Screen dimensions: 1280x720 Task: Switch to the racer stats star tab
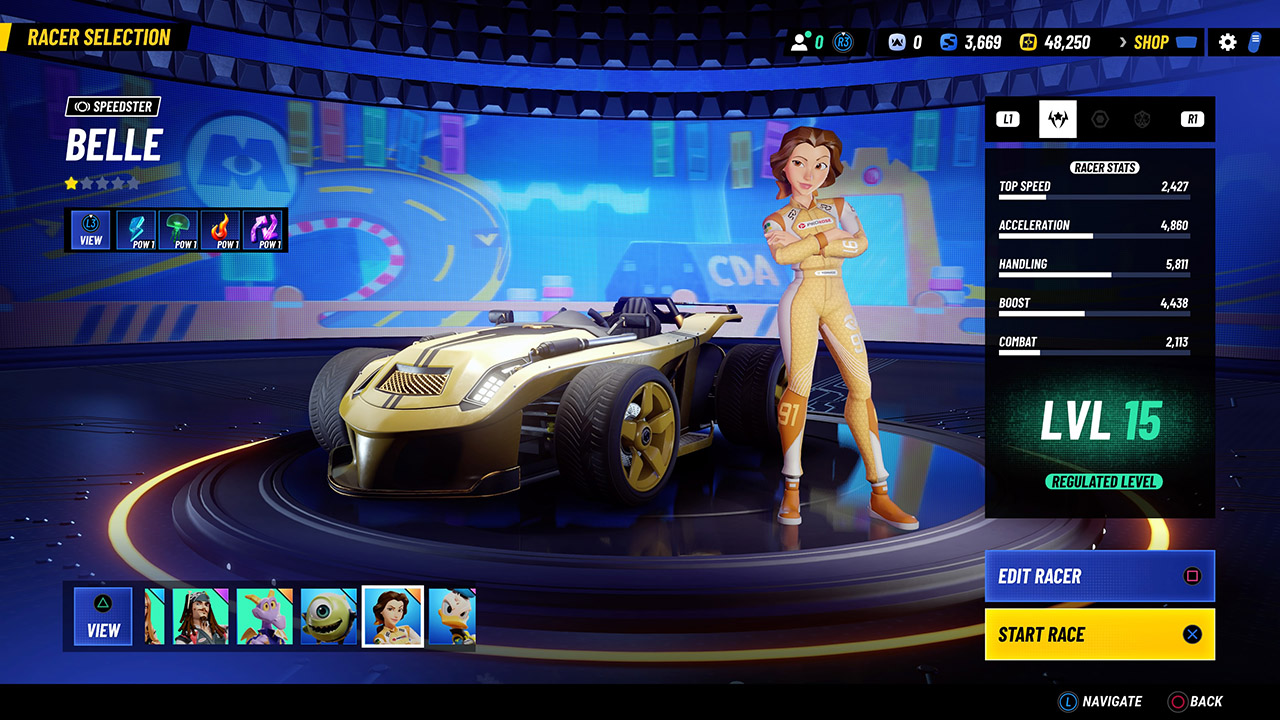coord(1058,119)
